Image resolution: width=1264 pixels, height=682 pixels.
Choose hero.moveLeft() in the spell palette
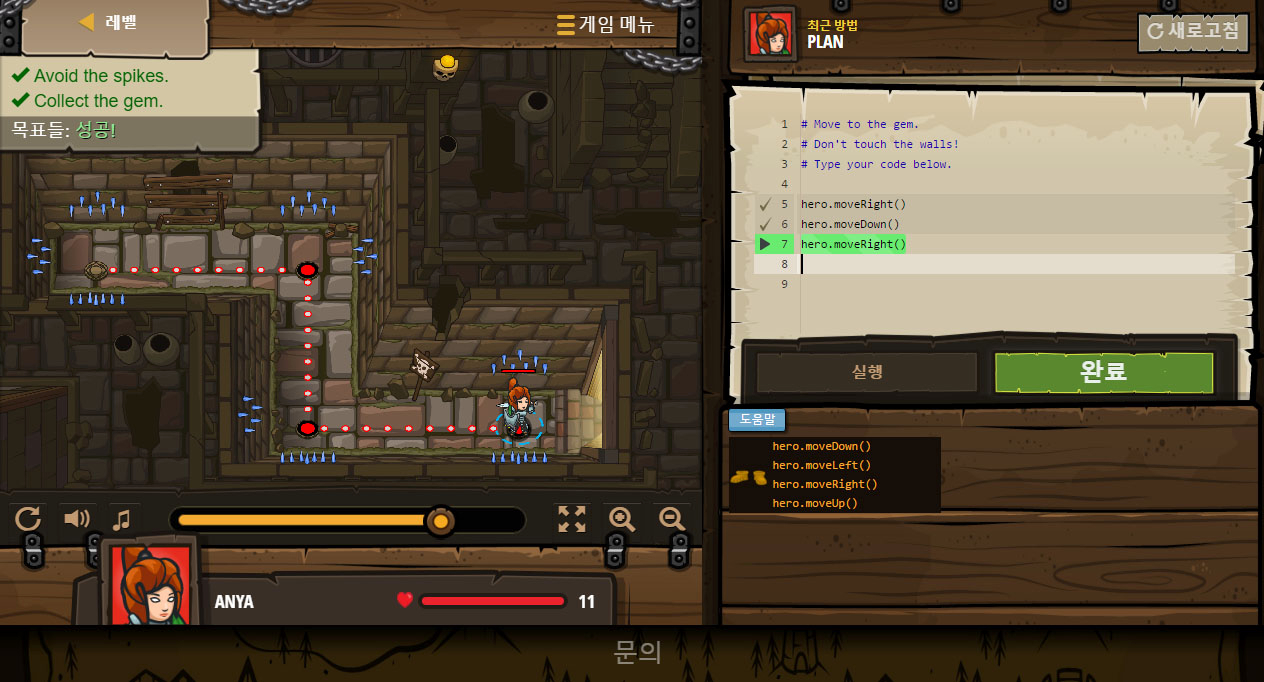pos(821,465)
